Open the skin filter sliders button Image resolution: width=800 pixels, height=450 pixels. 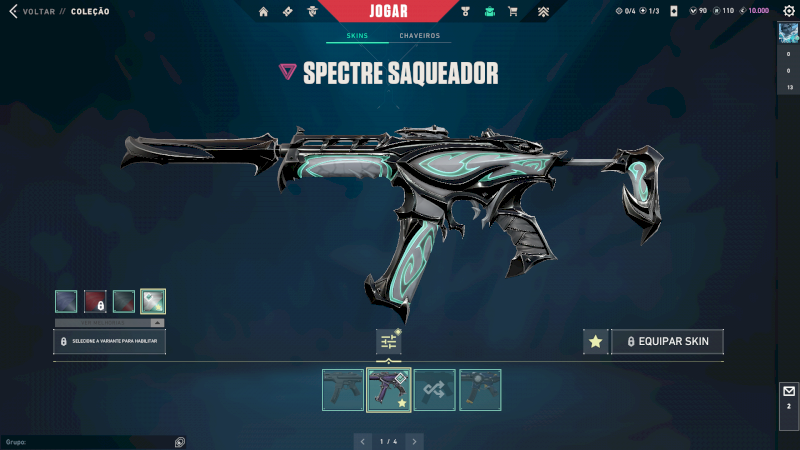(388, 342)
